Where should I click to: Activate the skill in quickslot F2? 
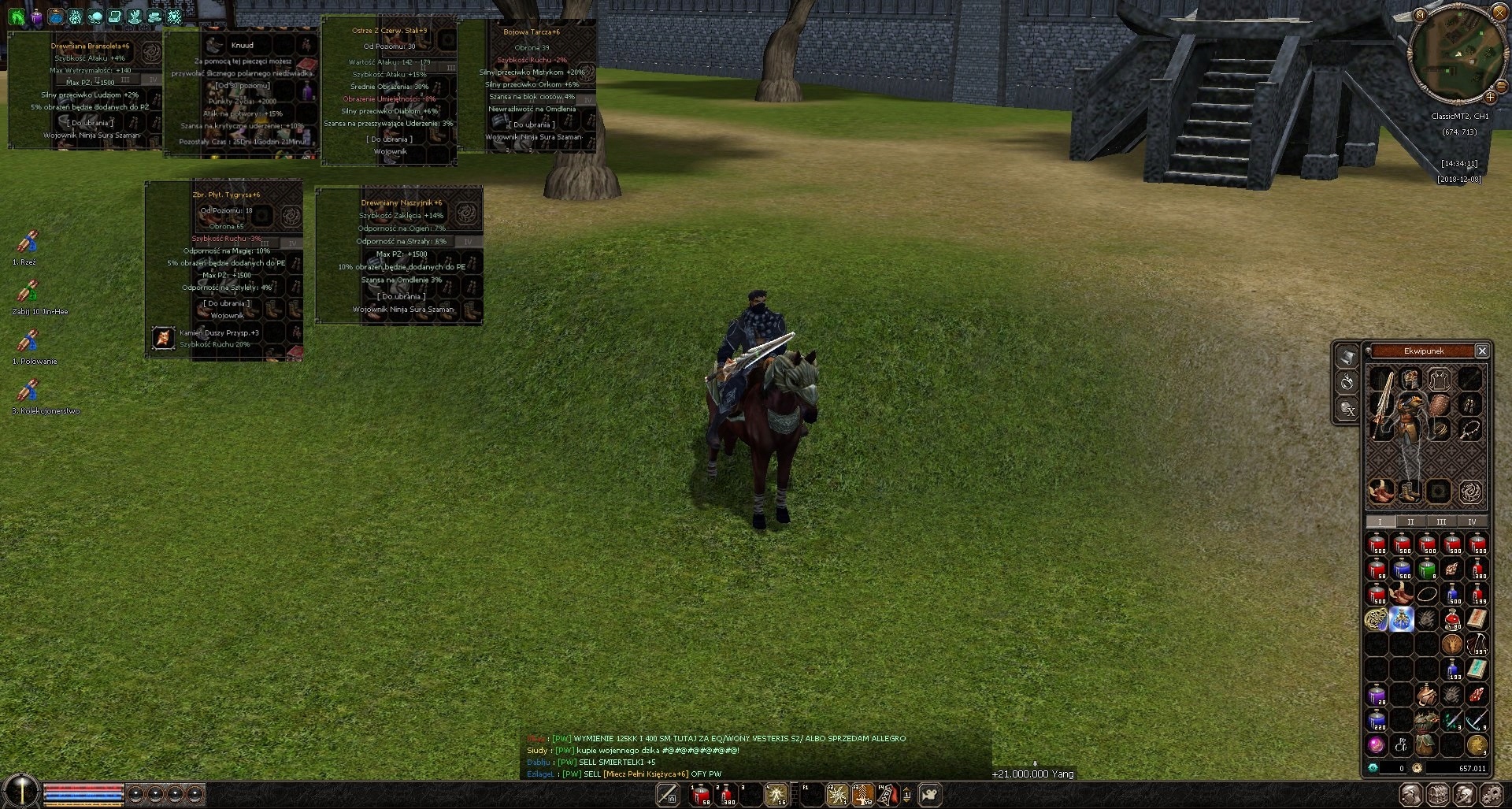pyautogui.click(x=836, y=795)
